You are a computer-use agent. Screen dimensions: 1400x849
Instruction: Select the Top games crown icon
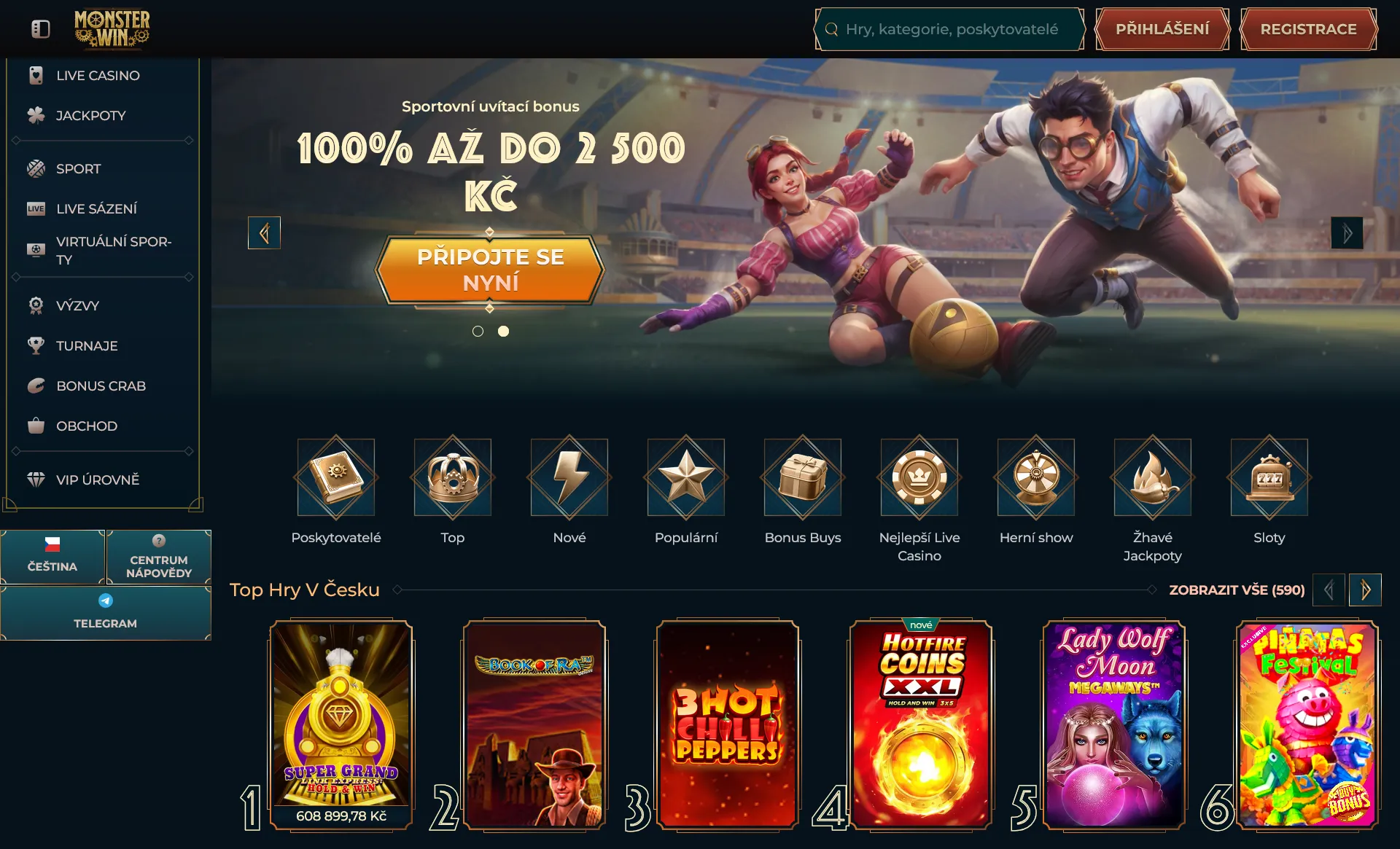click(452, 477)
